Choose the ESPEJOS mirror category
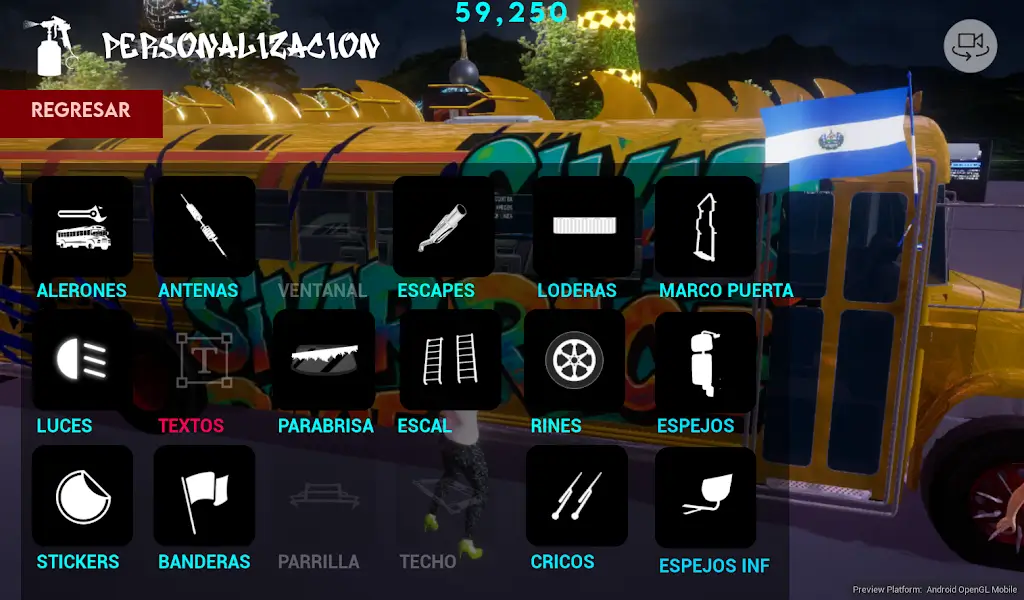The height and width of the screenshot is (600, 1024). (704, 360)
